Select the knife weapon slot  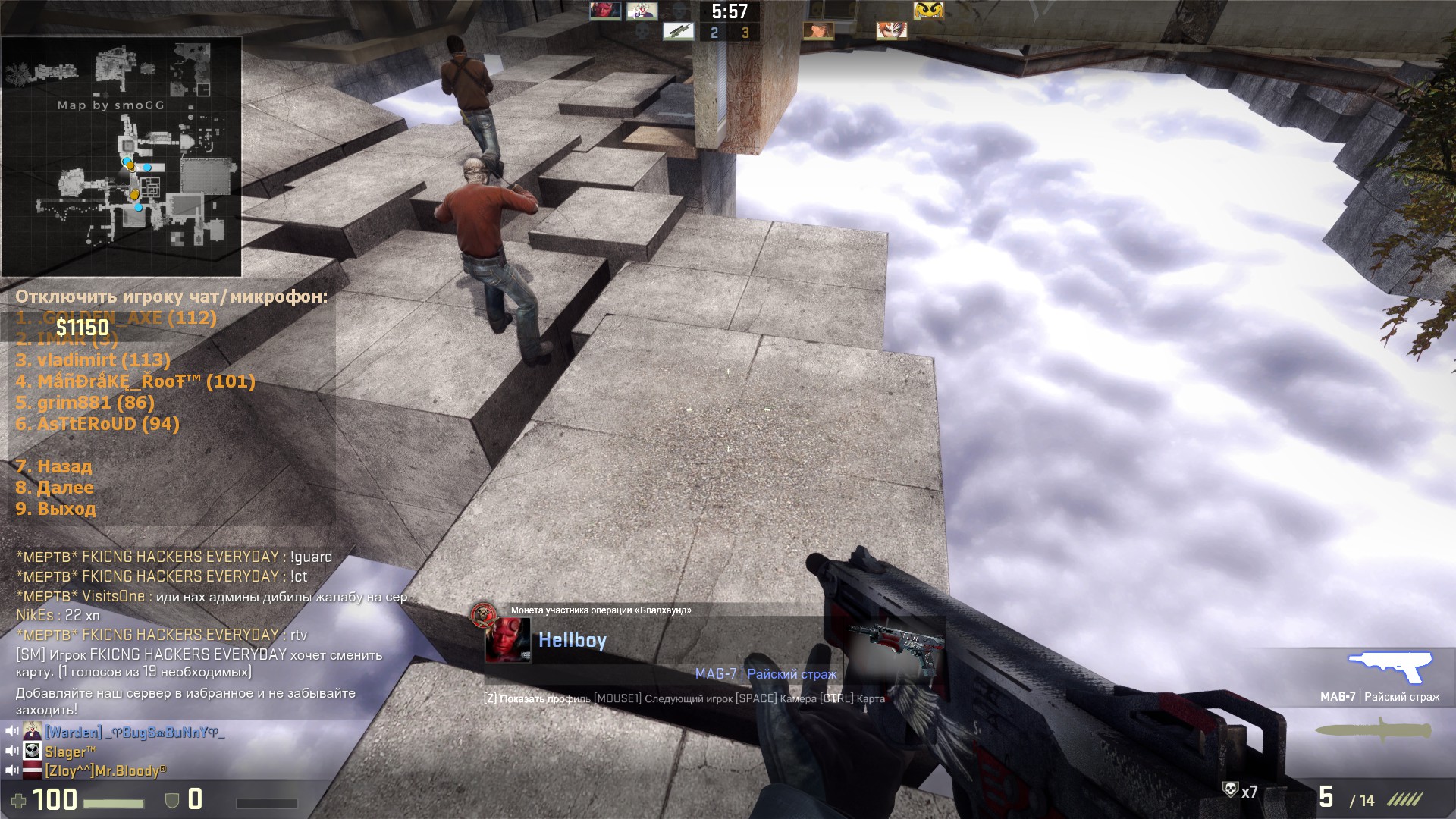pos(1373,731)
